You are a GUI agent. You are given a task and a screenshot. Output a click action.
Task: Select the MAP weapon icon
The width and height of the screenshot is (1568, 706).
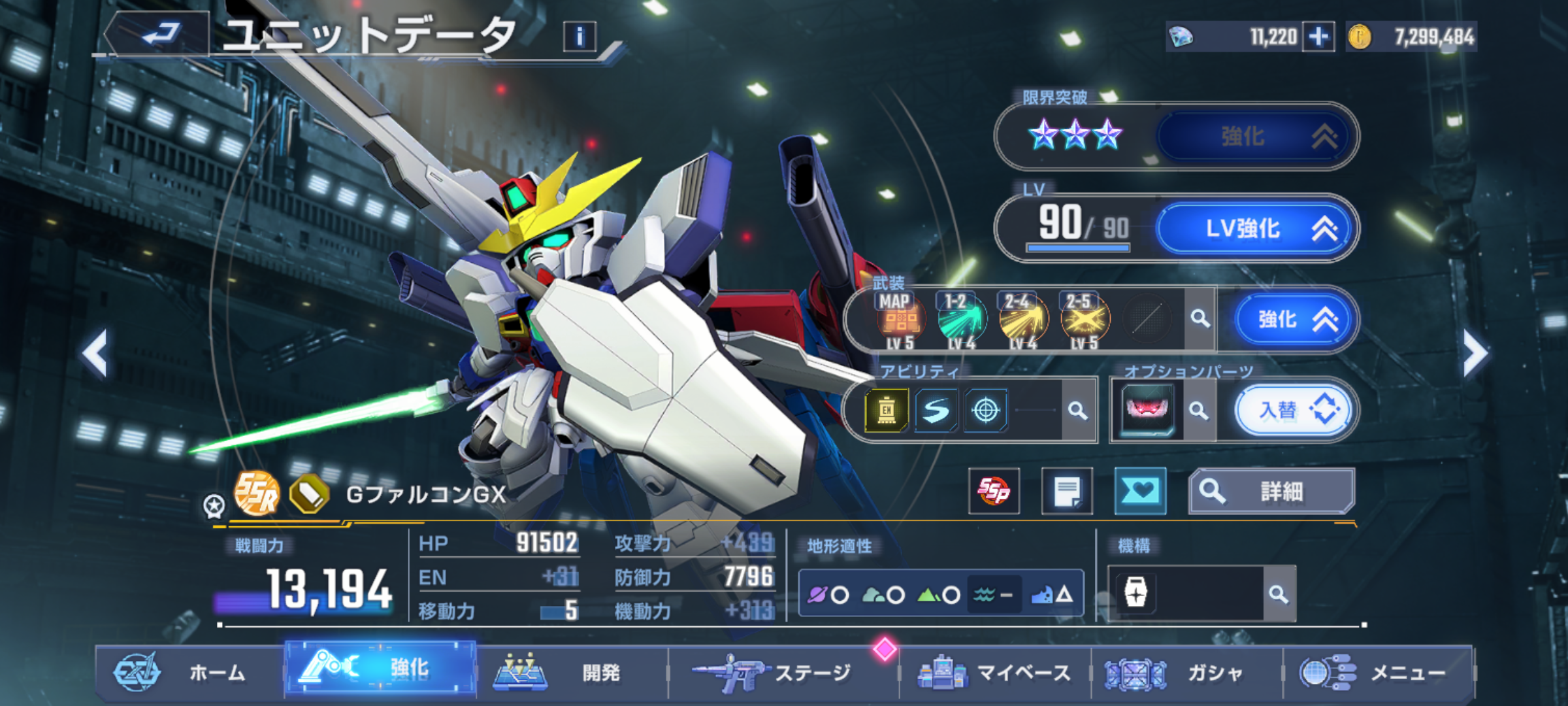tap(900, 320)
